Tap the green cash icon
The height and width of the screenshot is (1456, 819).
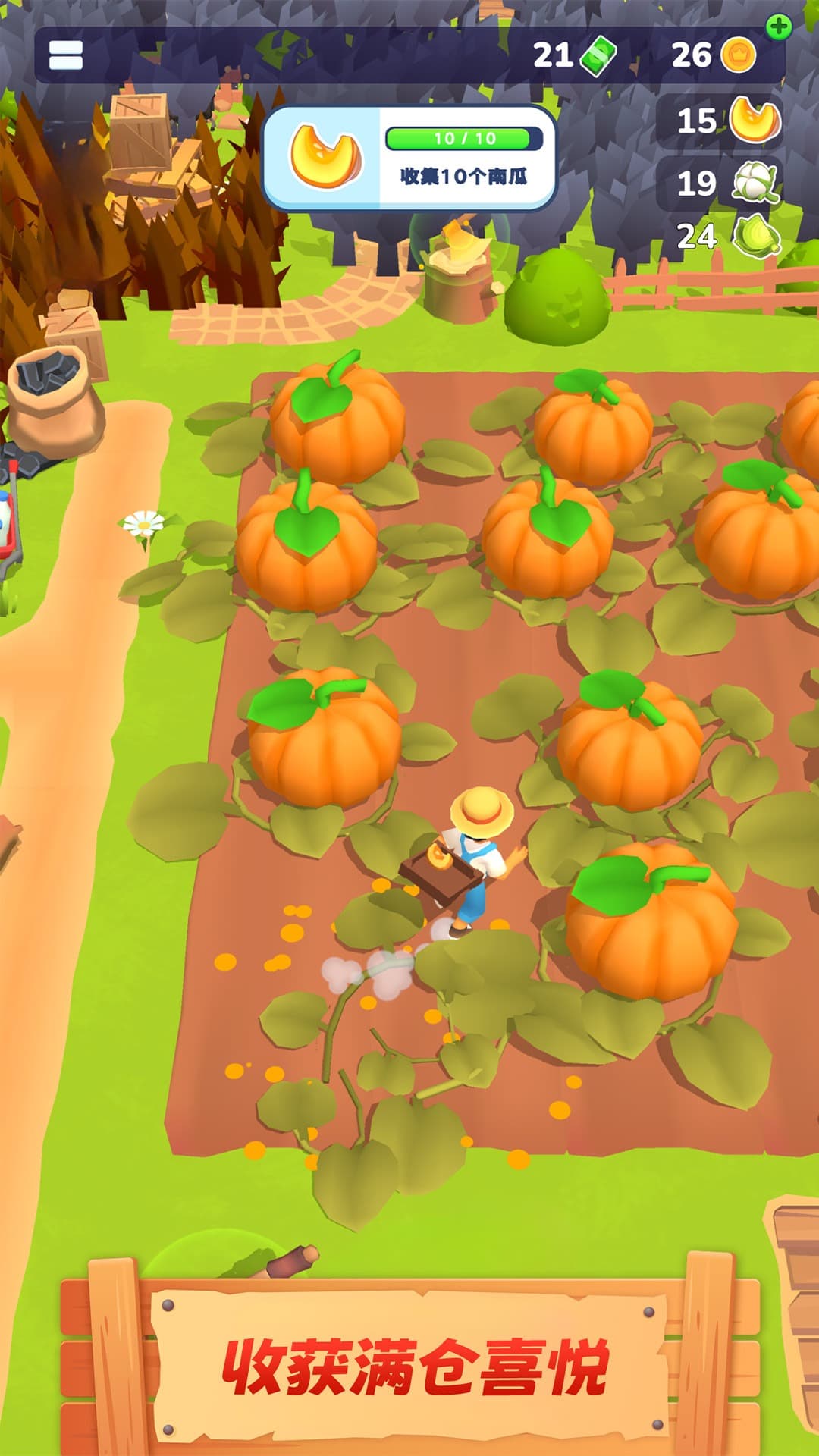click(598, 56)
